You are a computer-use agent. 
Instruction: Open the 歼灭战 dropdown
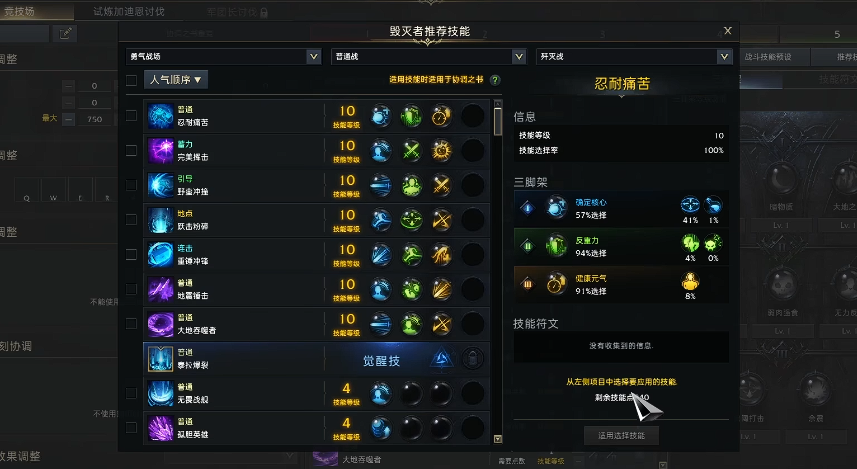pos(634,57)
